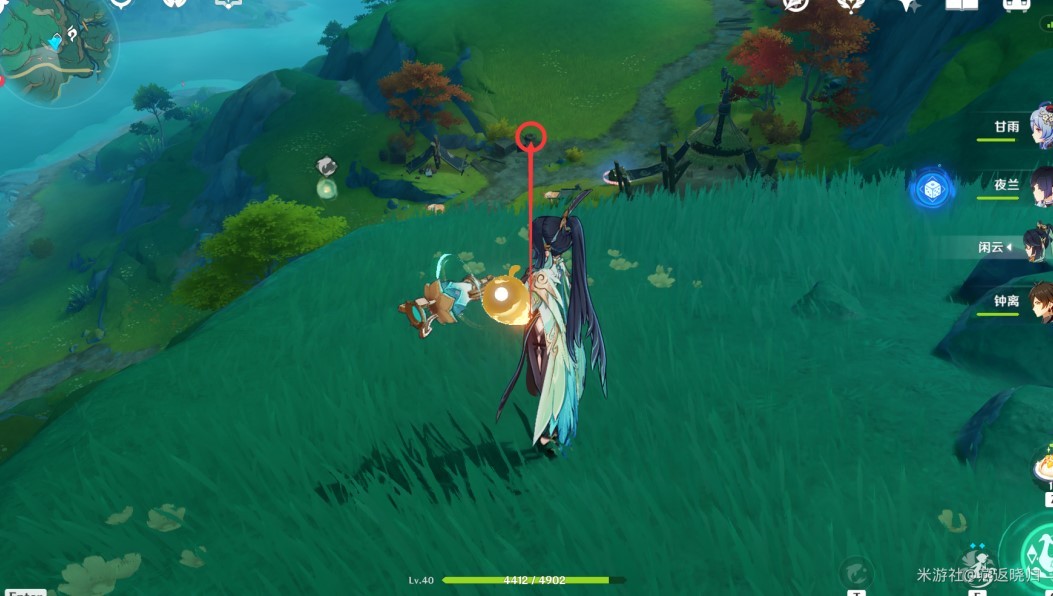Use the fish gadget icon
Screen dimensions: 1053x596
[855, 572]
